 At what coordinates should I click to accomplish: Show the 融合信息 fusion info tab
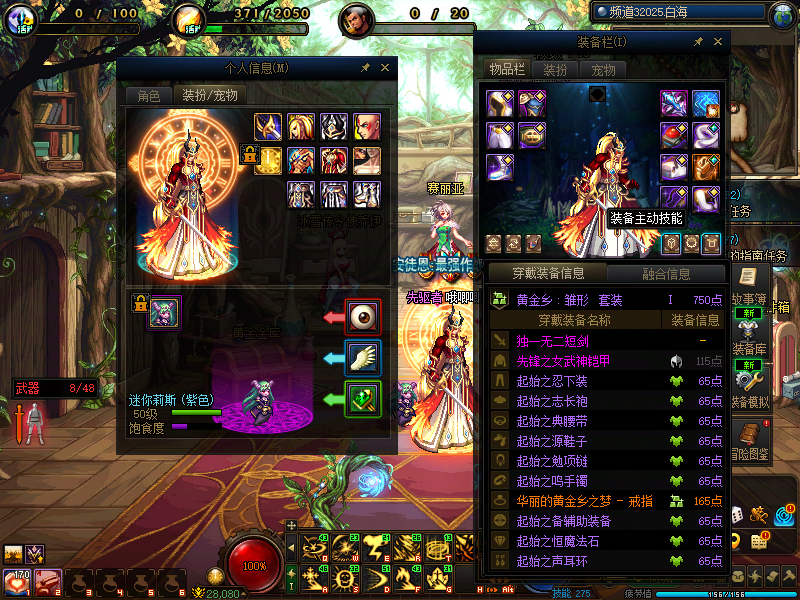click(664, 274)
